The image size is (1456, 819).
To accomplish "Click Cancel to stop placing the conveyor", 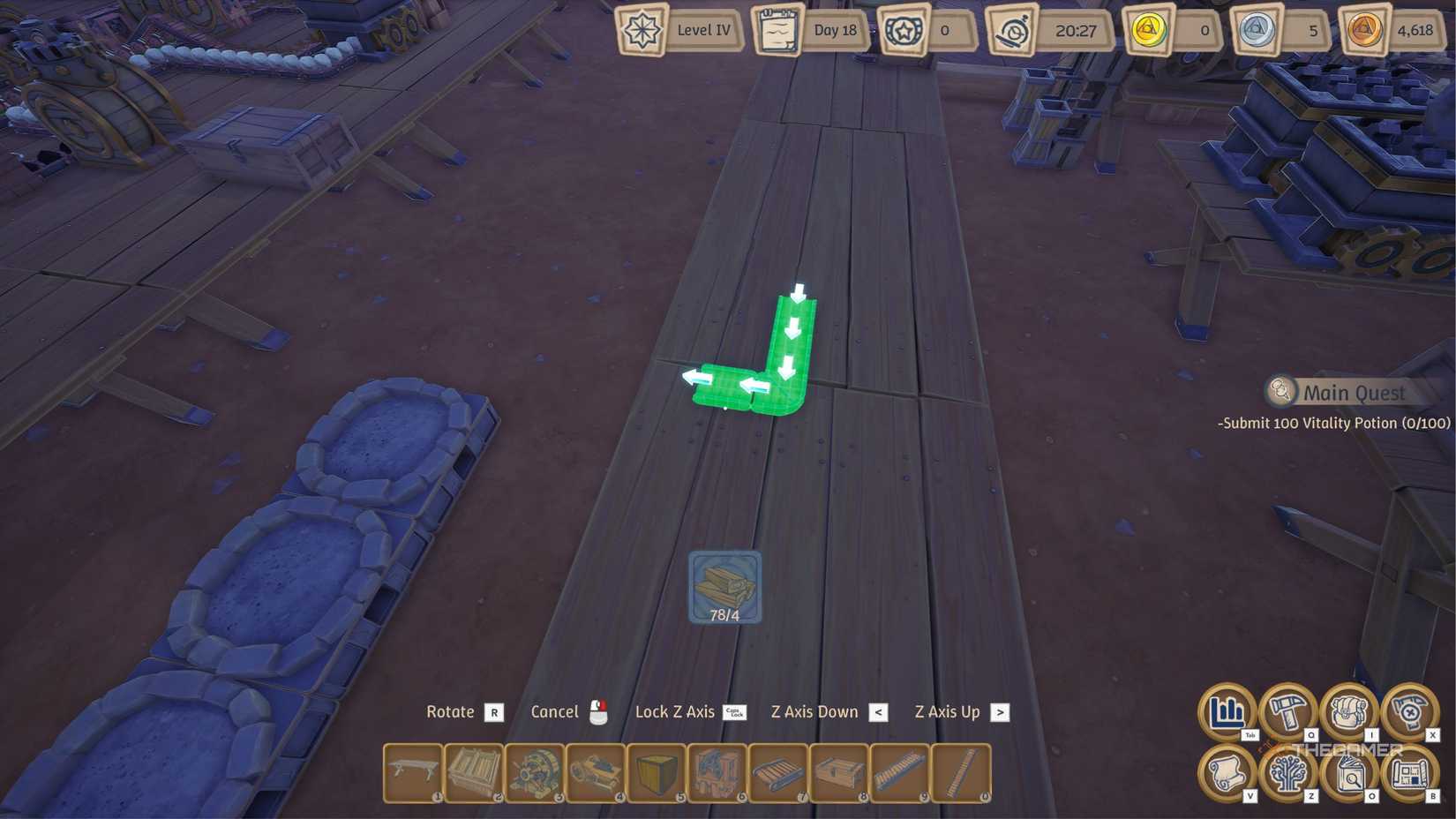I will pyautogui.click(x=556, y=711).
